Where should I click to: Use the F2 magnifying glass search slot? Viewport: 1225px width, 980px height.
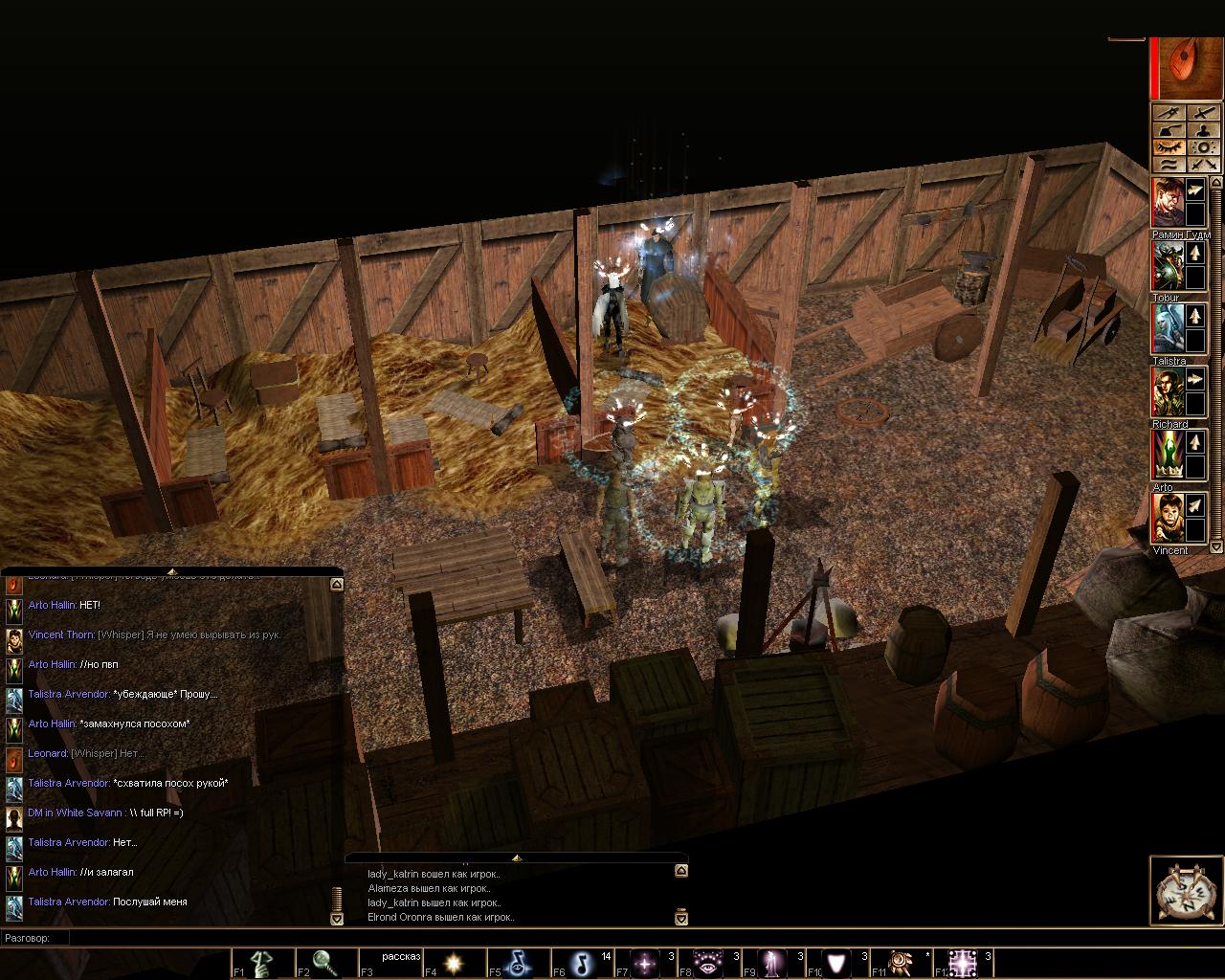point(324,963)
